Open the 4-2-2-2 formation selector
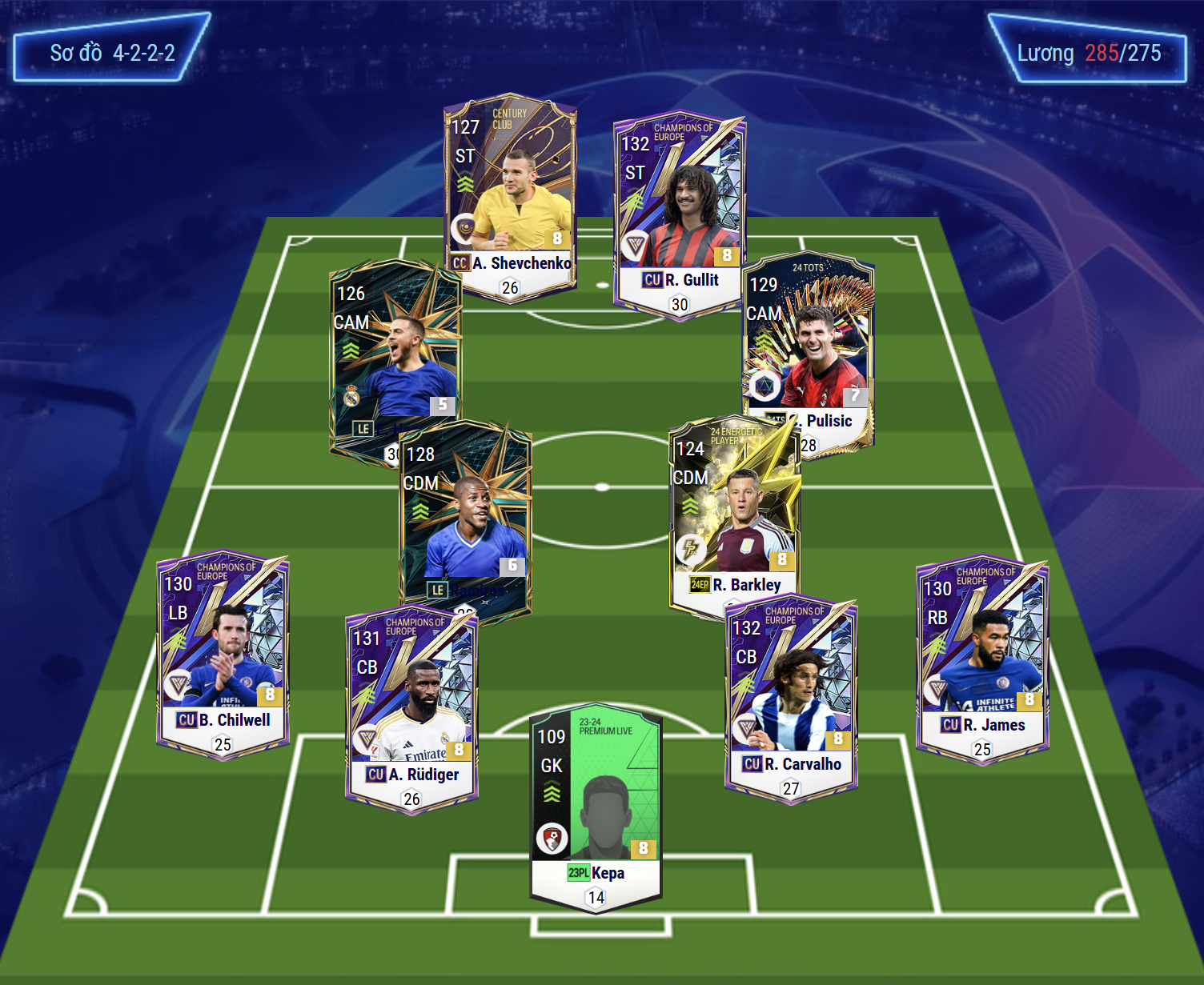Image resolution: width=1204 pixels, height=985 pixels. point(112,53)
